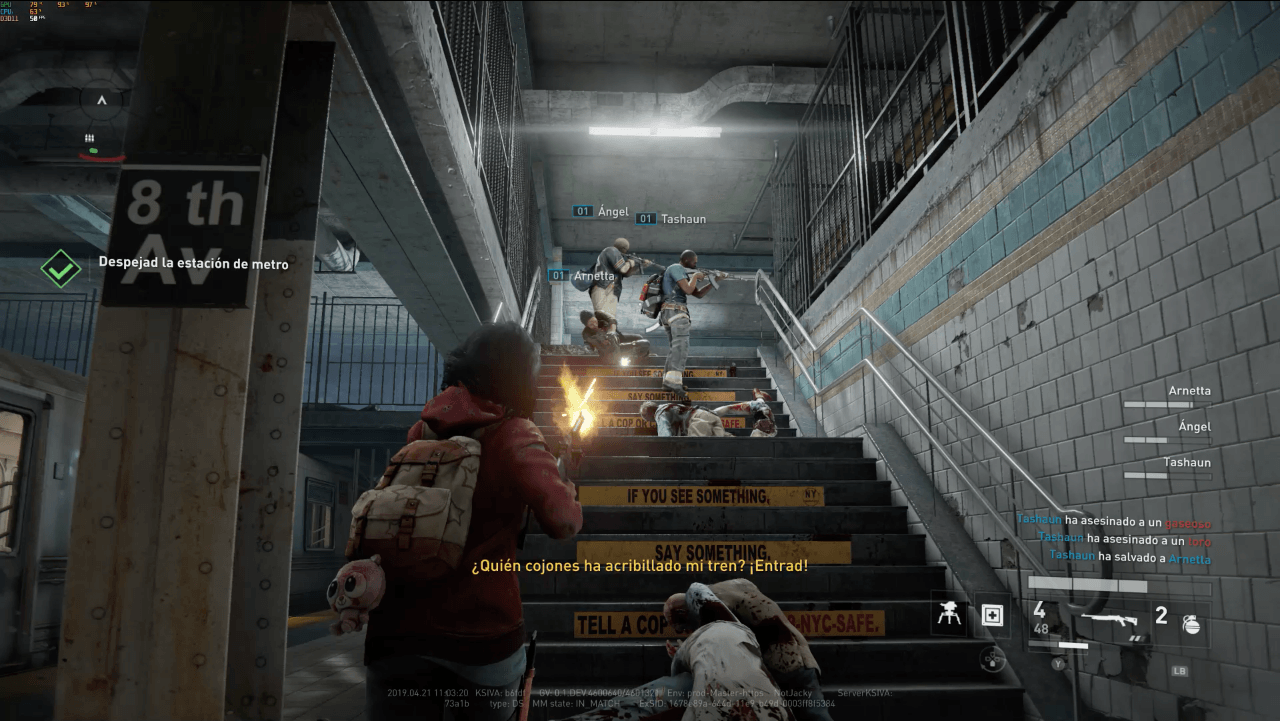Click Arnetta in the squad list
Viewport: 1280px width, 721px height.
pos(1189,391)
